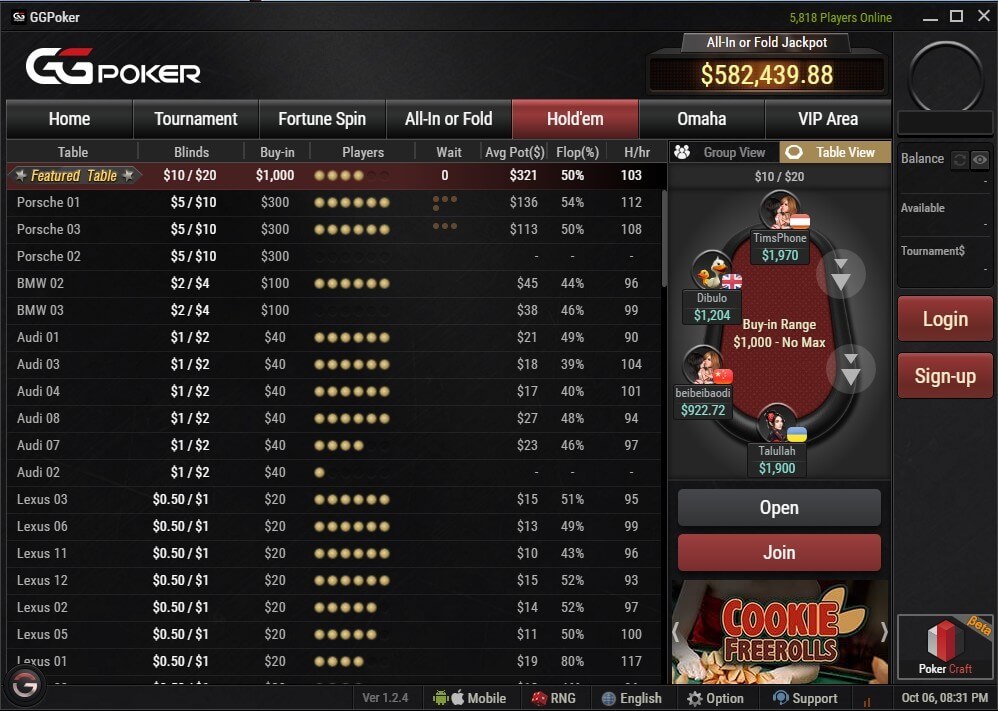
Task: Open the VIP Area tab
Action: pos(828,119)
